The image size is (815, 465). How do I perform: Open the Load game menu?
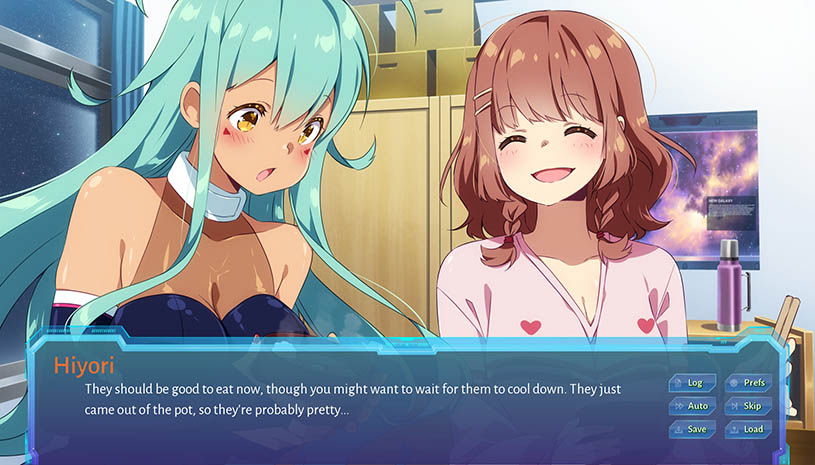(748, 429)
